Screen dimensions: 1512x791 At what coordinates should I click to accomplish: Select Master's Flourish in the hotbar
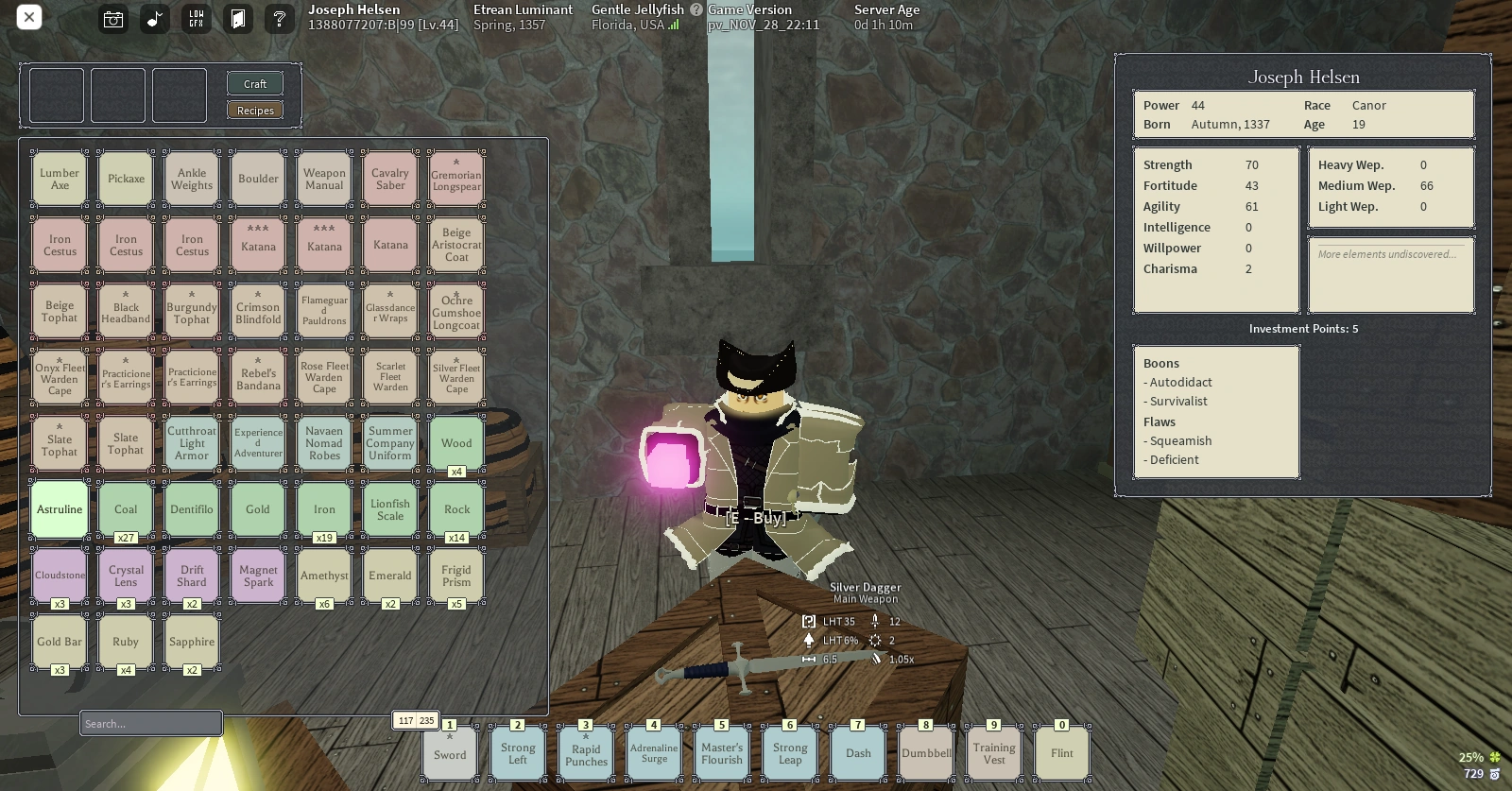(x=722, y=752)
